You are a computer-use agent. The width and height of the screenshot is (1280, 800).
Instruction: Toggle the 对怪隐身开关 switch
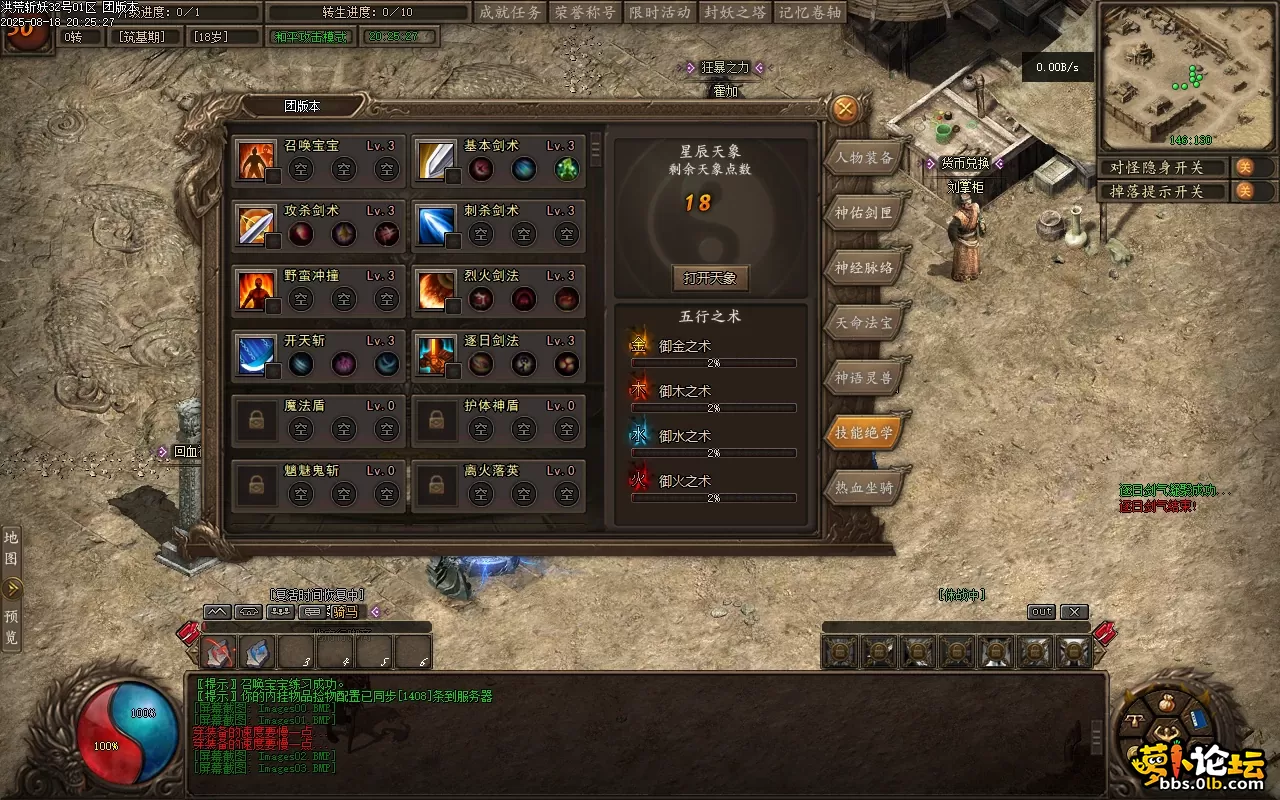tap(1245, 167)
